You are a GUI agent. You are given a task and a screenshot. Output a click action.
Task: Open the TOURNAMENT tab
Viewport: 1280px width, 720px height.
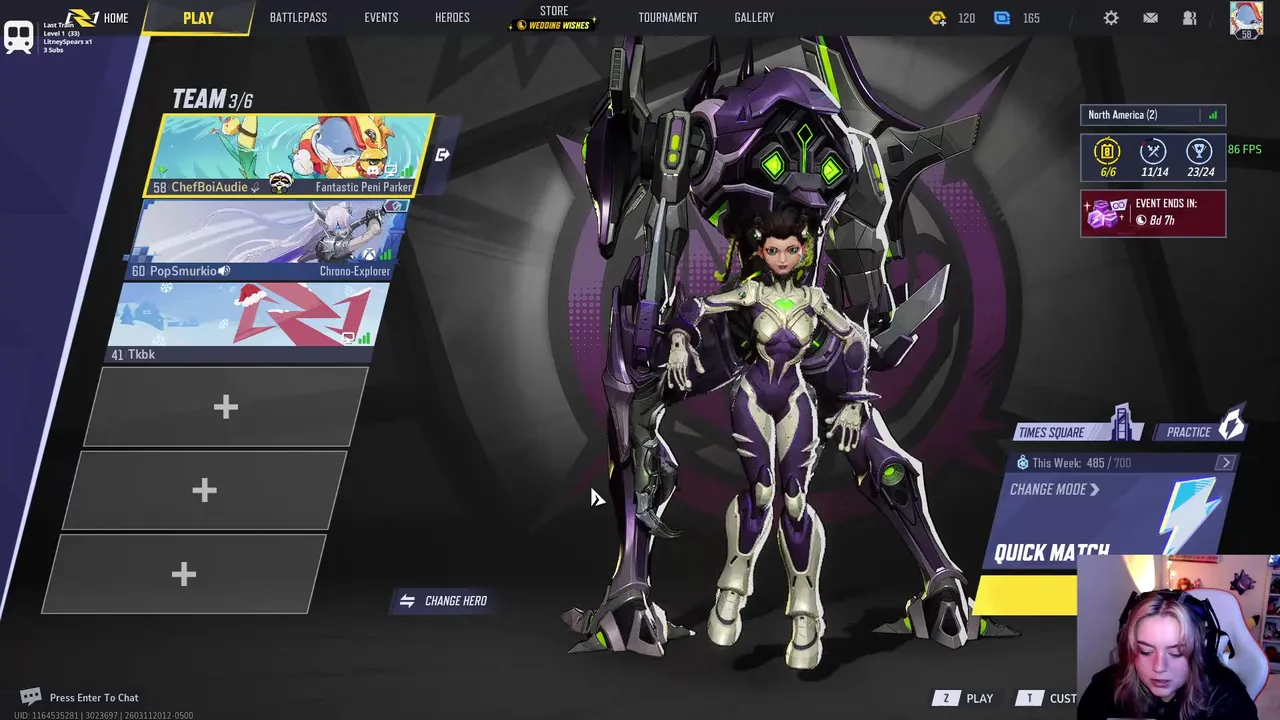point(668,18)
